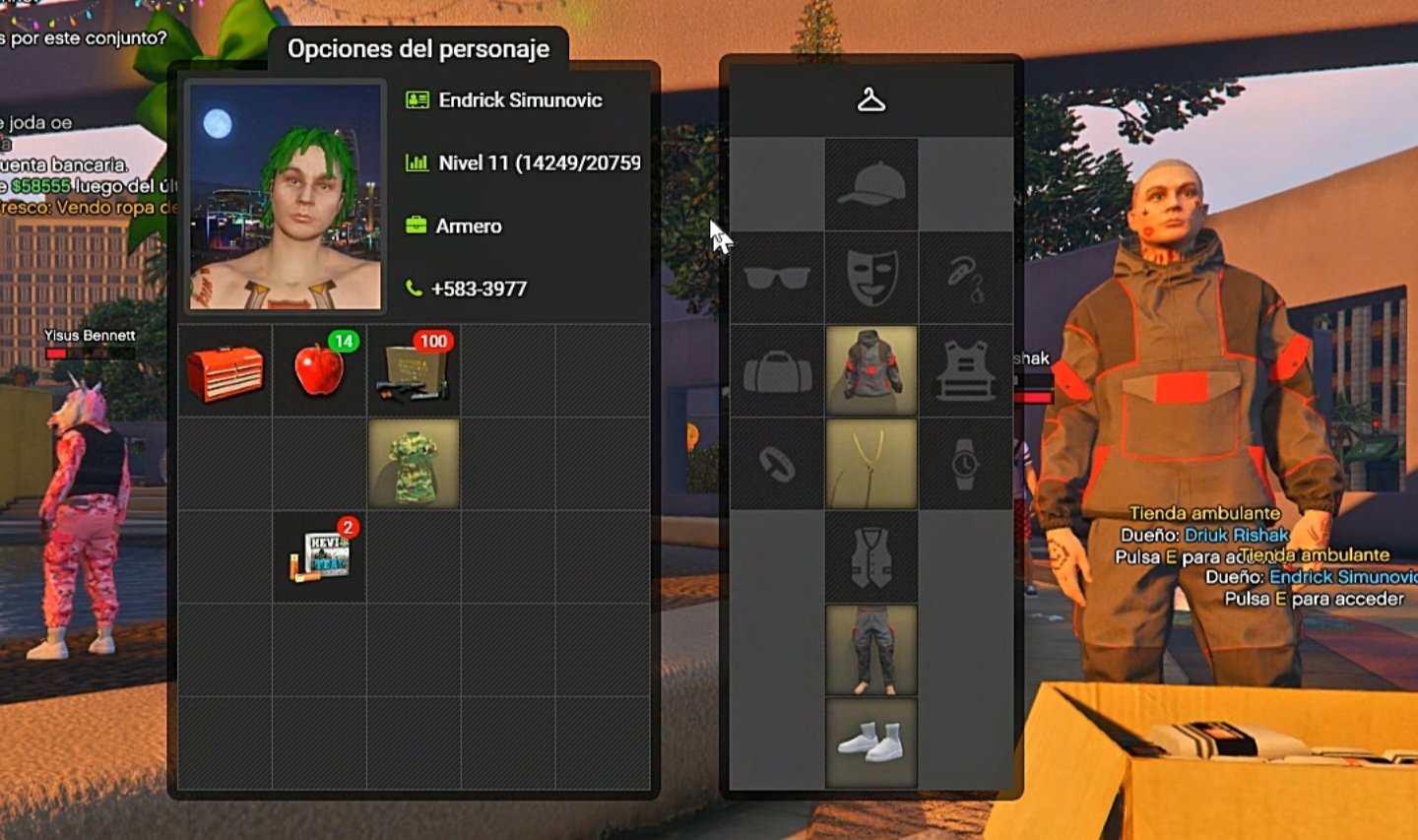Click the wristwatch equipment slot
The width and height of the screenshot is (1418, 840).
point(965,464)
